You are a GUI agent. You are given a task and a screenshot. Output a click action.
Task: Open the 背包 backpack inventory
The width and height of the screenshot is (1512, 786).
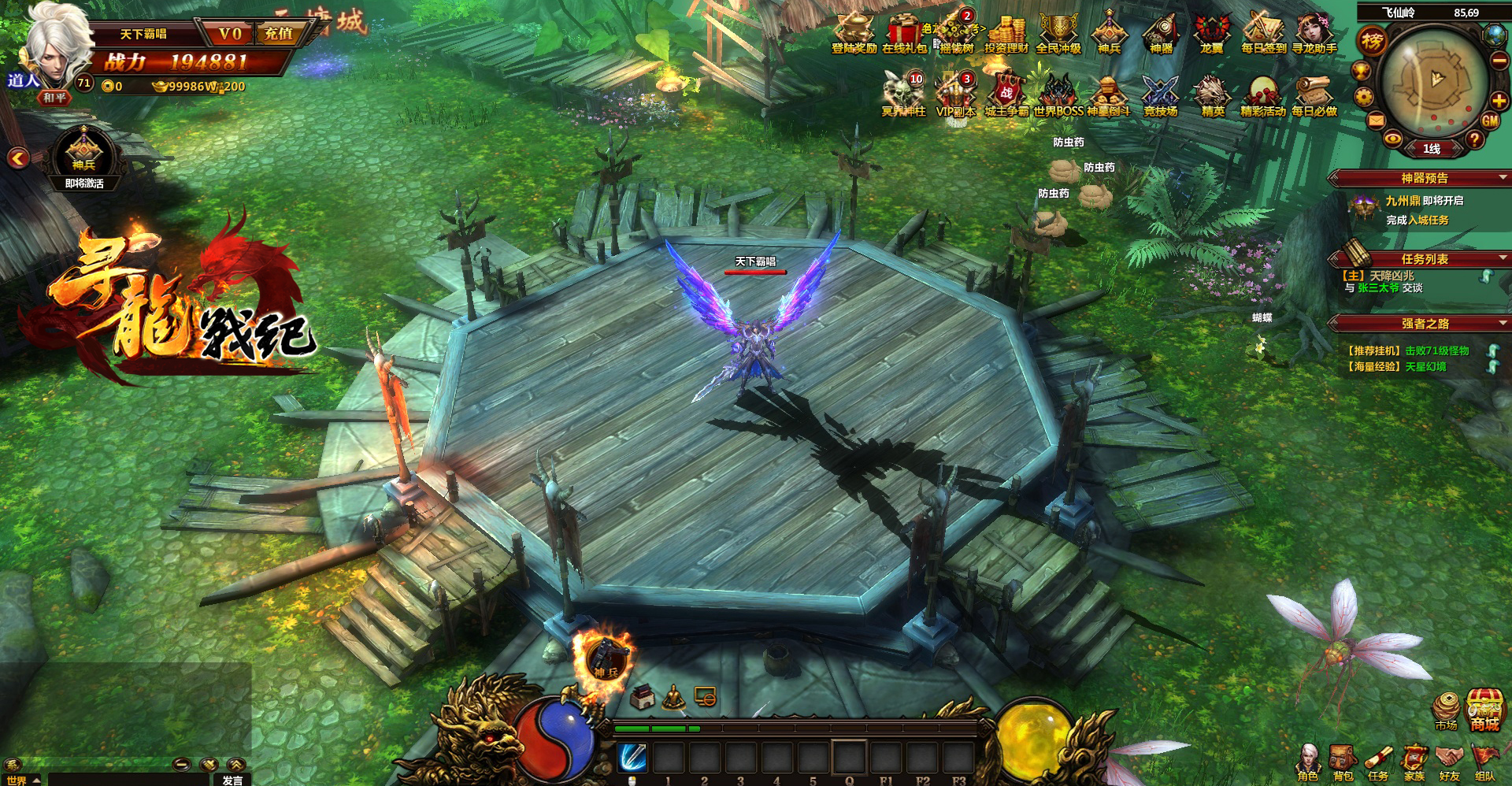click(x=1343, y=761)
